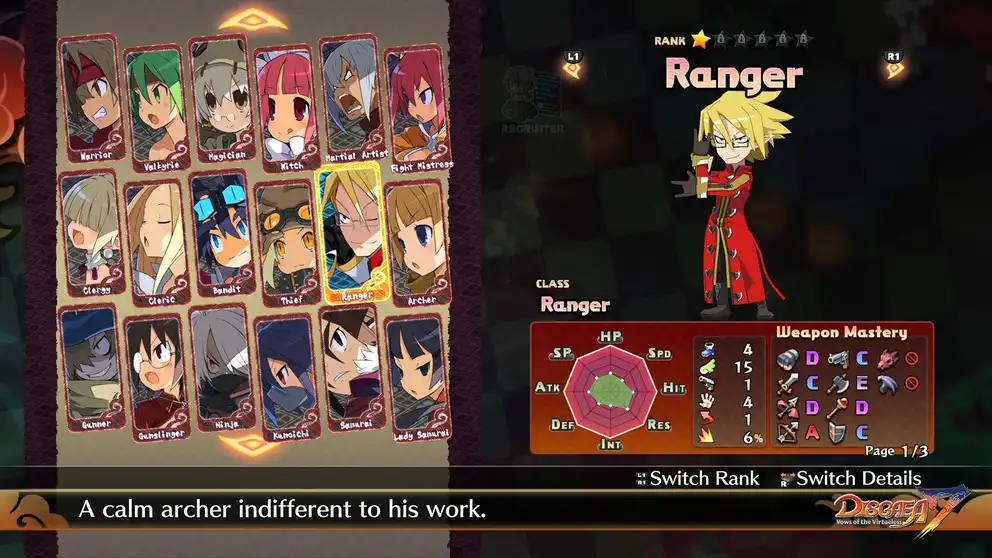Screen dimensions: 992x558
Task: Choose the Martial Artist class card
Action: [x=352, y=100]
